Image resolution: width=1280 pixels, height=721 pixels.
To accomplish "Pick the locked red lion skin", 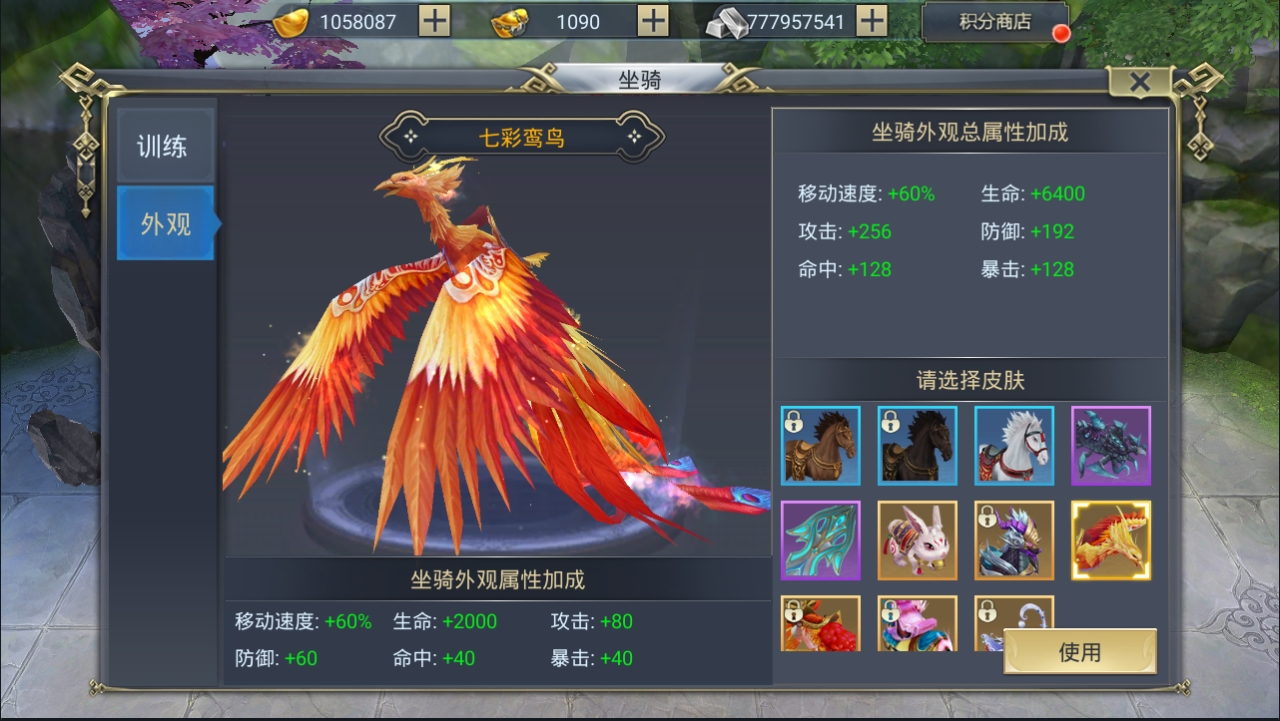I will 821,623.
